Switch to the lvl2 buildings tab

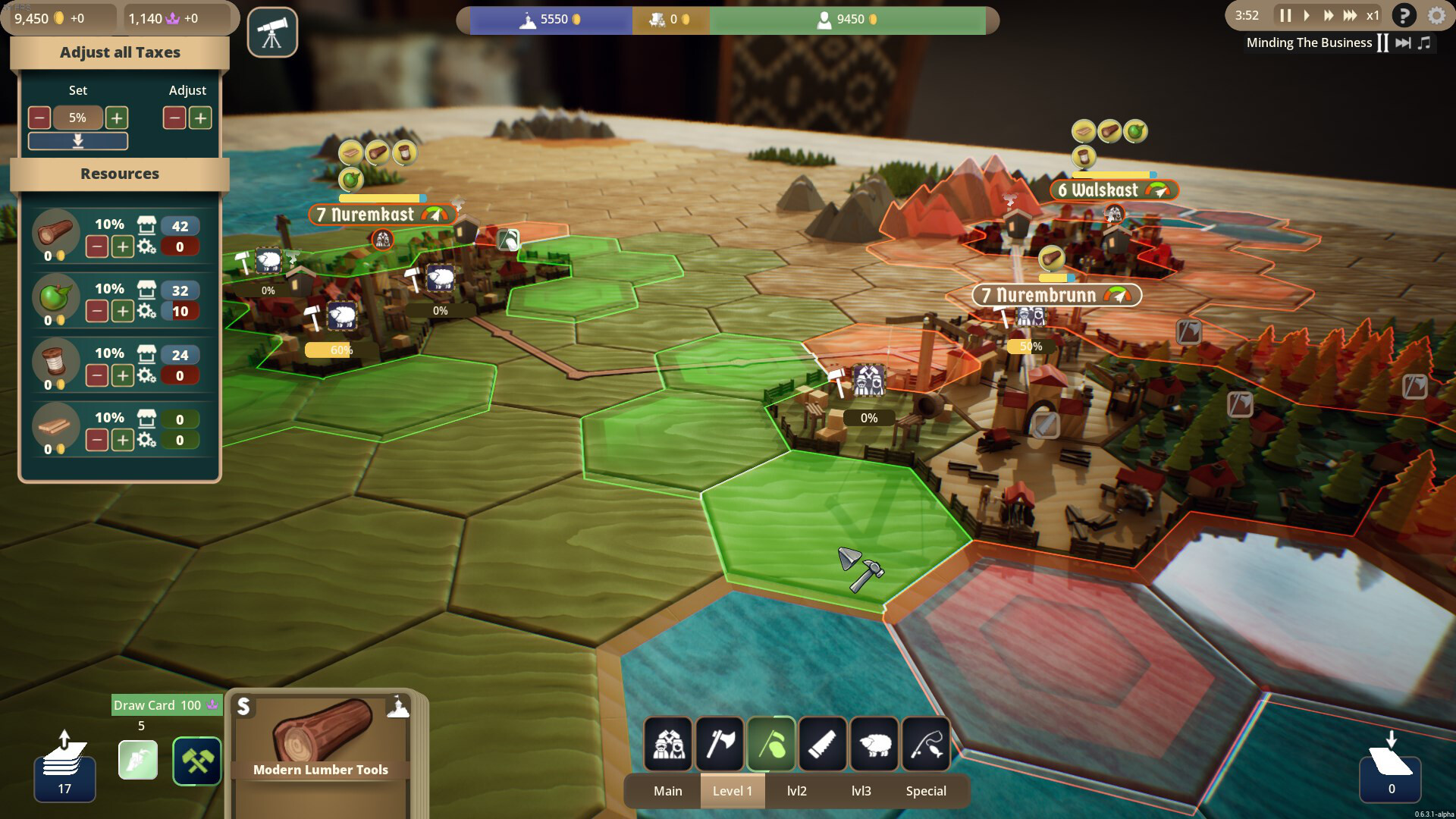(796, 791)
